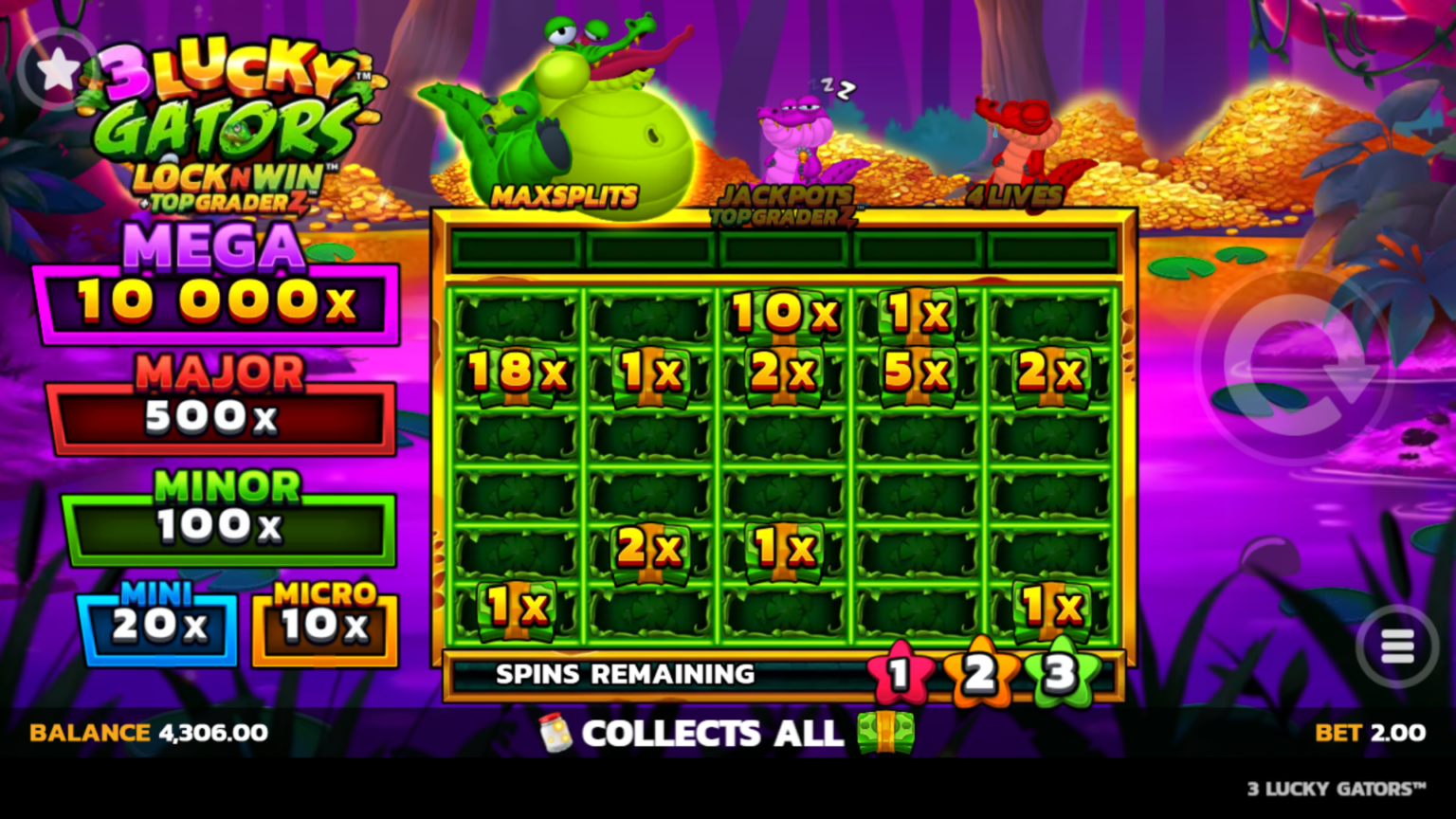
Task: Click the 10x multiplier coin symbol
Action: click(x=783, y=311)
